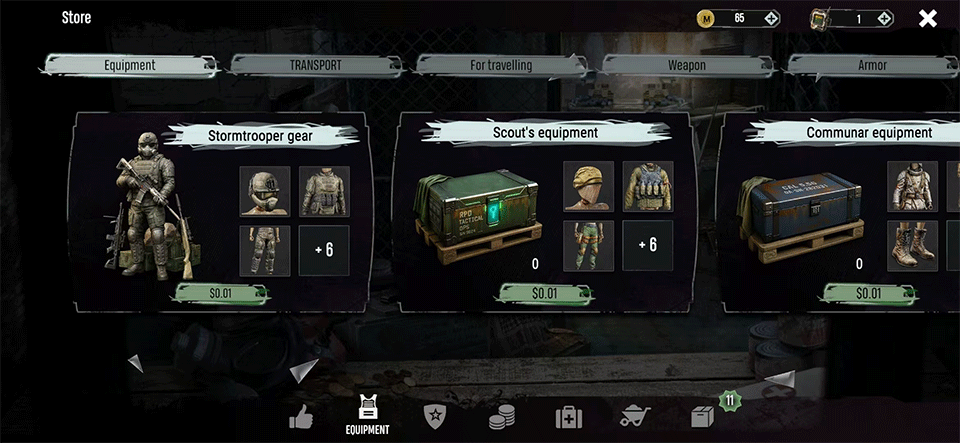Open the box section with 11 badge

point(703,416)
